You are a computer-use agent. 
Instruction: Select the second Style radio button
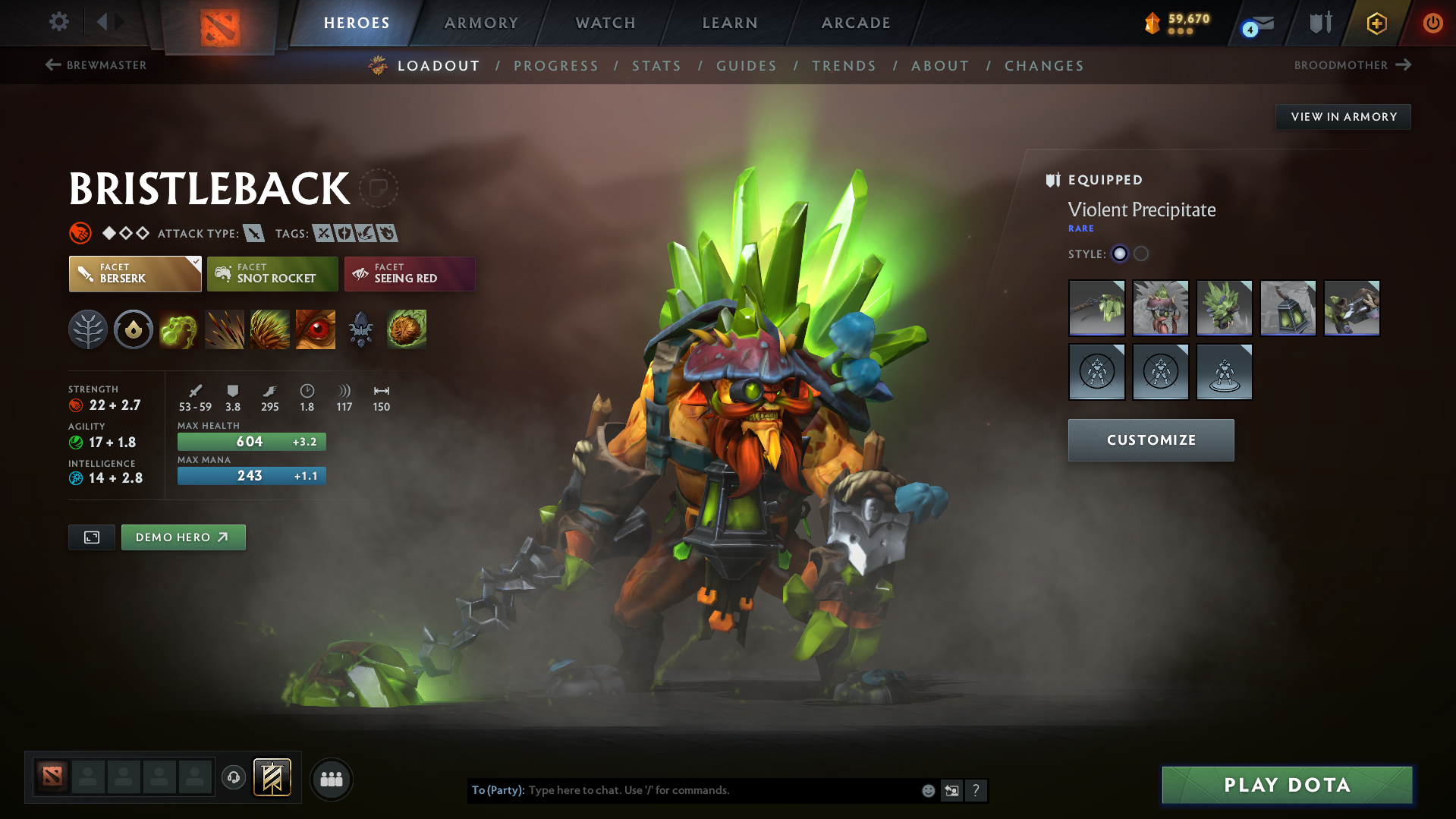point(1140,254)
